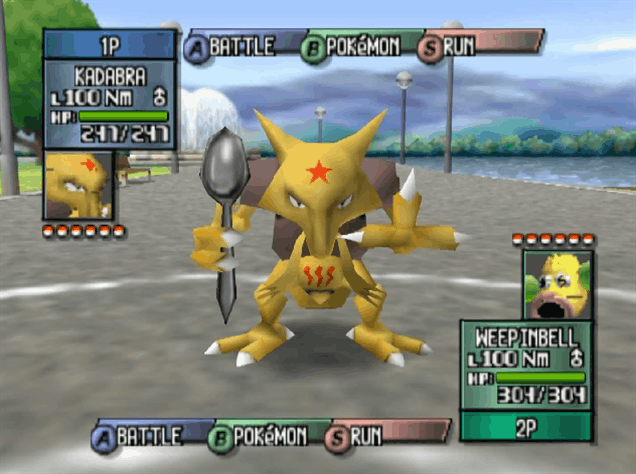Click the Kadabra portrait thumbnail
The width and height of the screenshot is (636, 474).
point(78,185)
